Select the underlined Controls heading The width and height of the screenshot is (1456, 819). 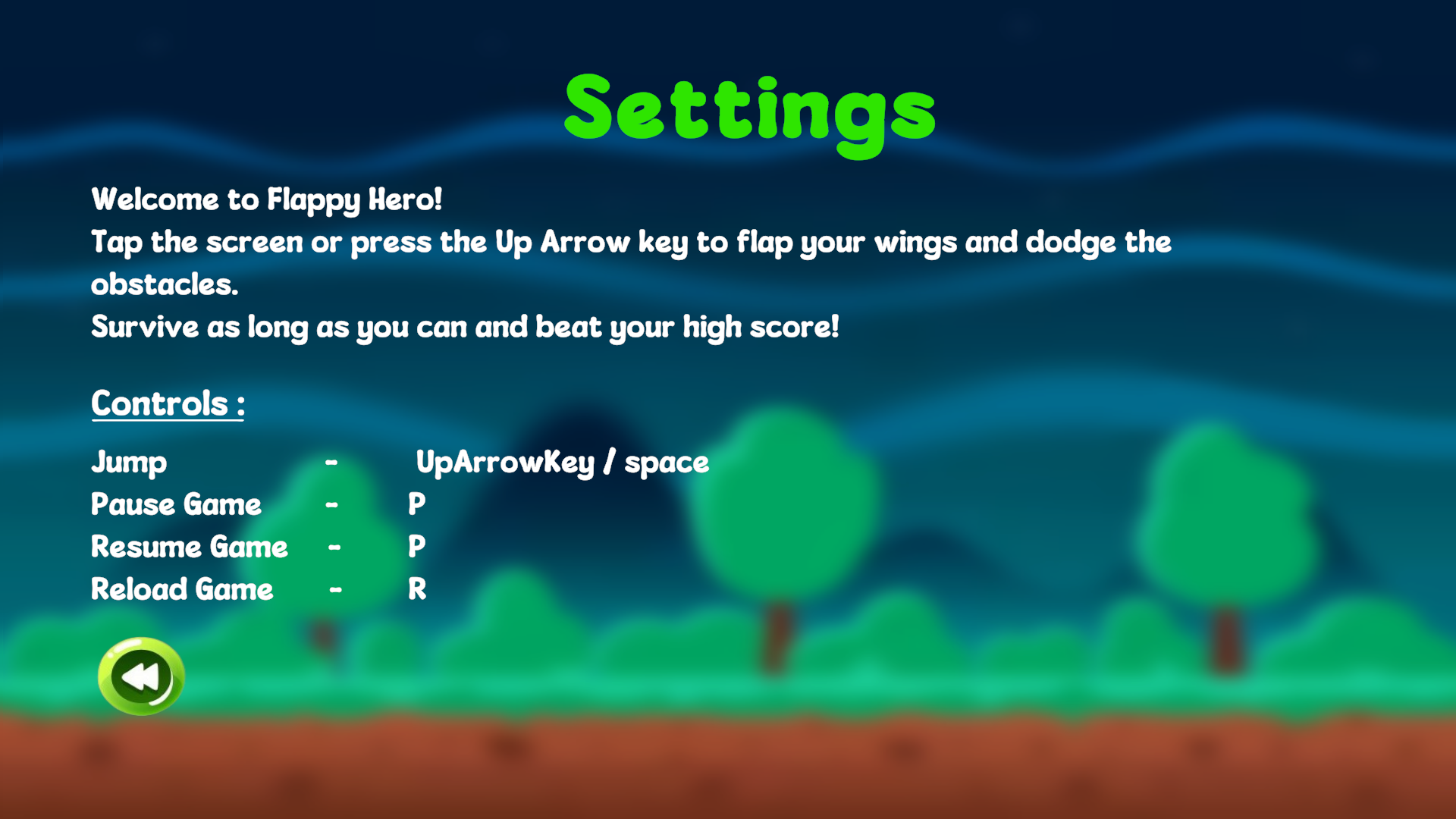coord(167,403)
